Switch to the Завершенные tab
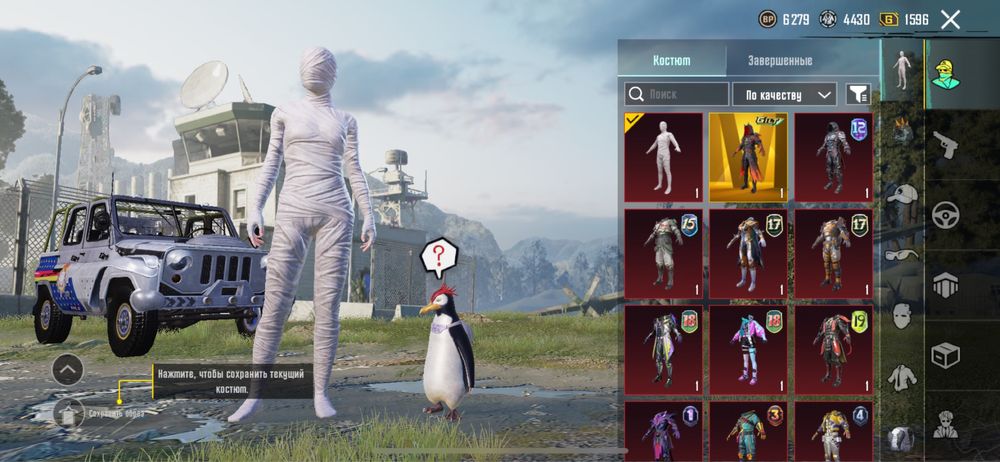 coord(780,60)
